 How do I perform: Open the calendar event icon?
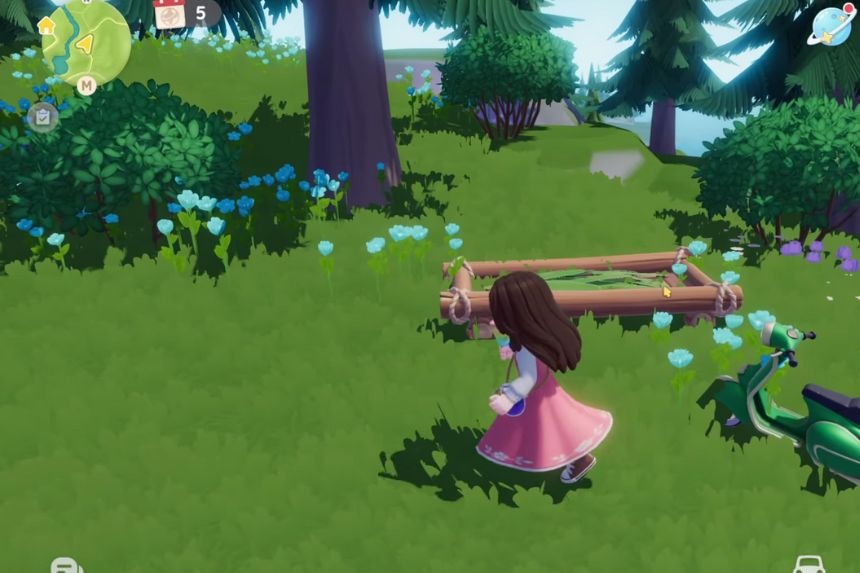click(x=170, y=14)
